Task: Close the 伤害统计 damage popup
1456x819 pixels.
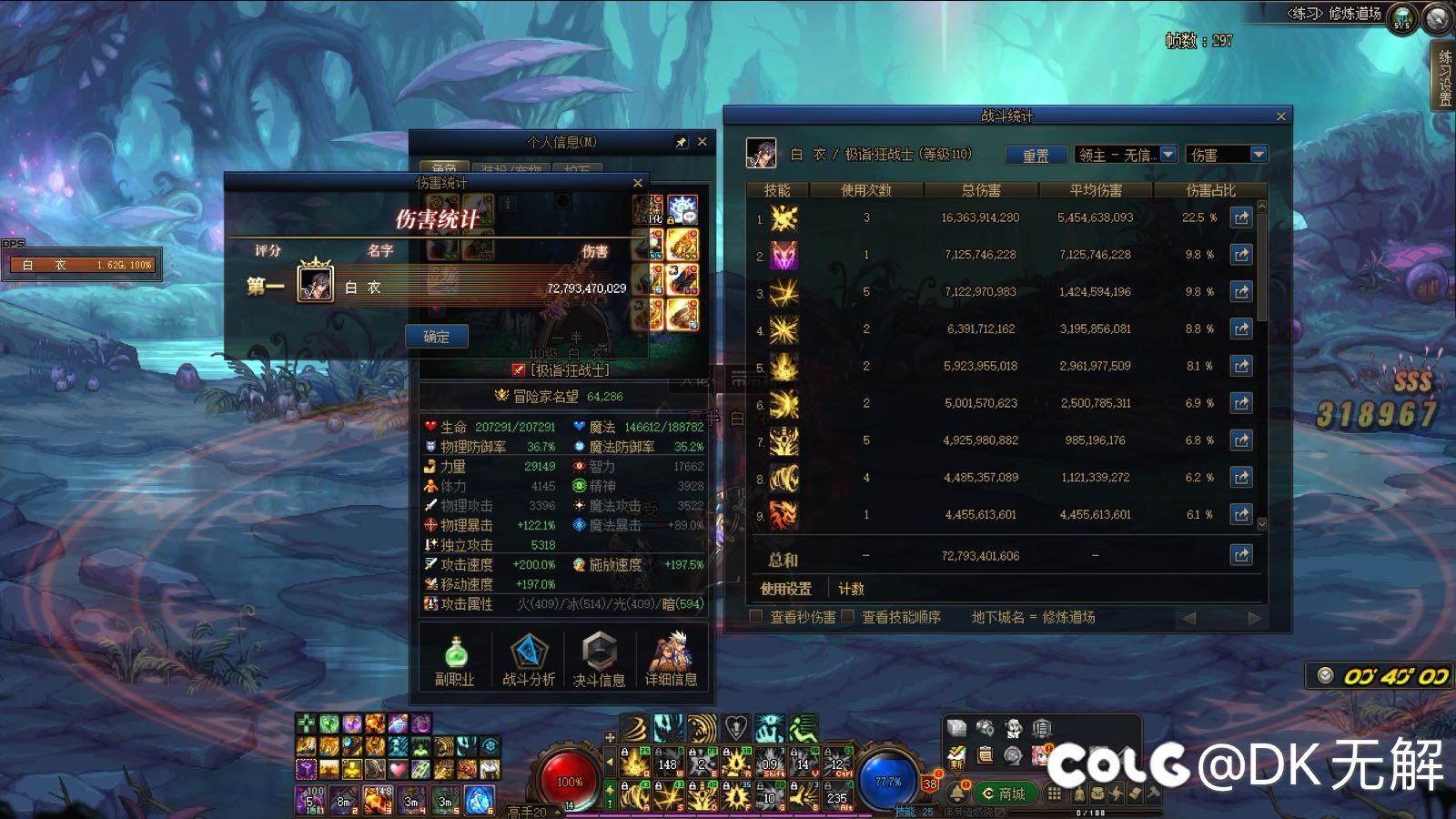Action: pos(638,183)
